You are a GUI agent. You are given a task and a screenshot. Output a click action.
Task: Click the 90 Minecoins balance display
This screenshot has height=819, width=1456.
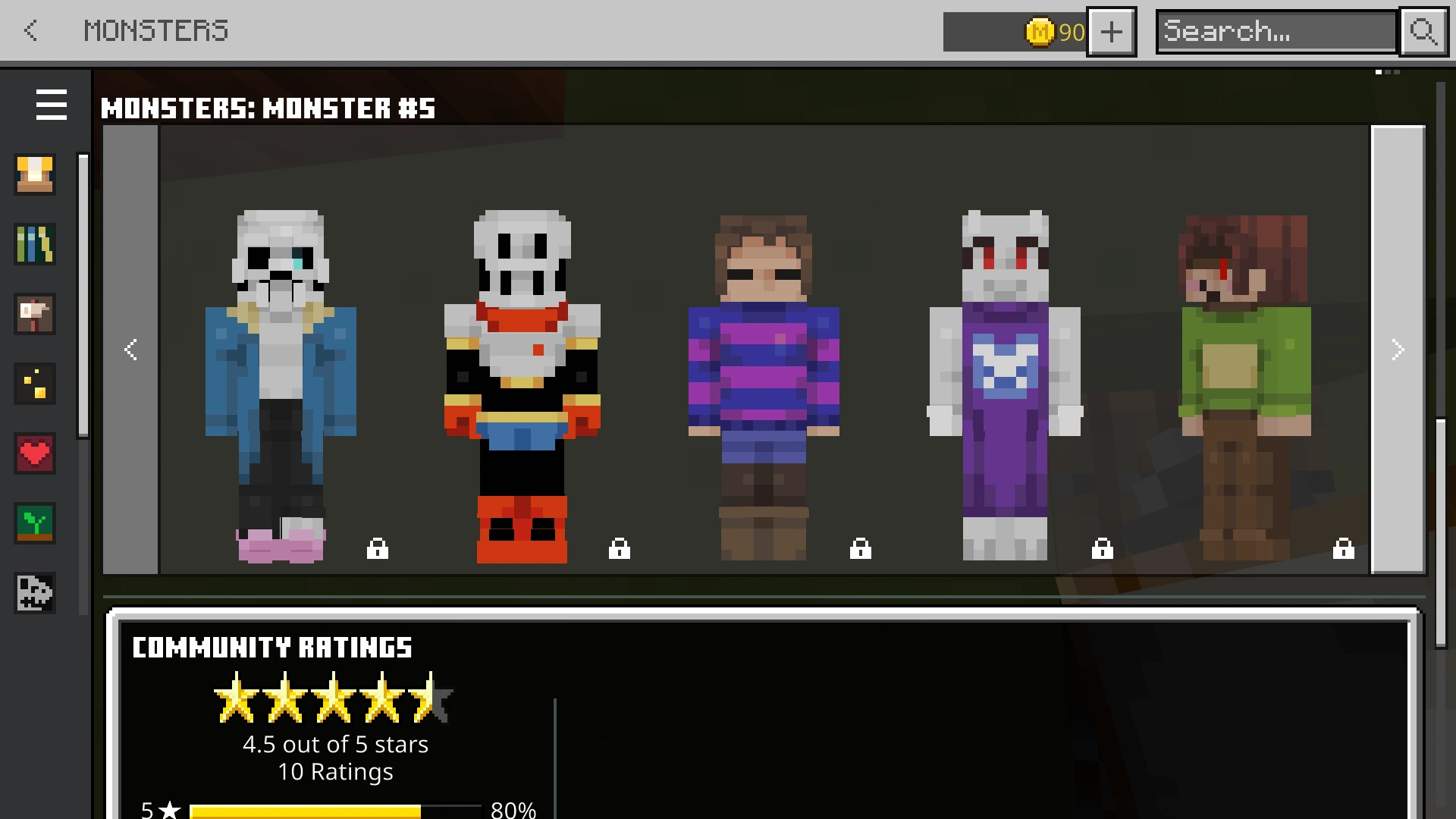pos(1054,31)
